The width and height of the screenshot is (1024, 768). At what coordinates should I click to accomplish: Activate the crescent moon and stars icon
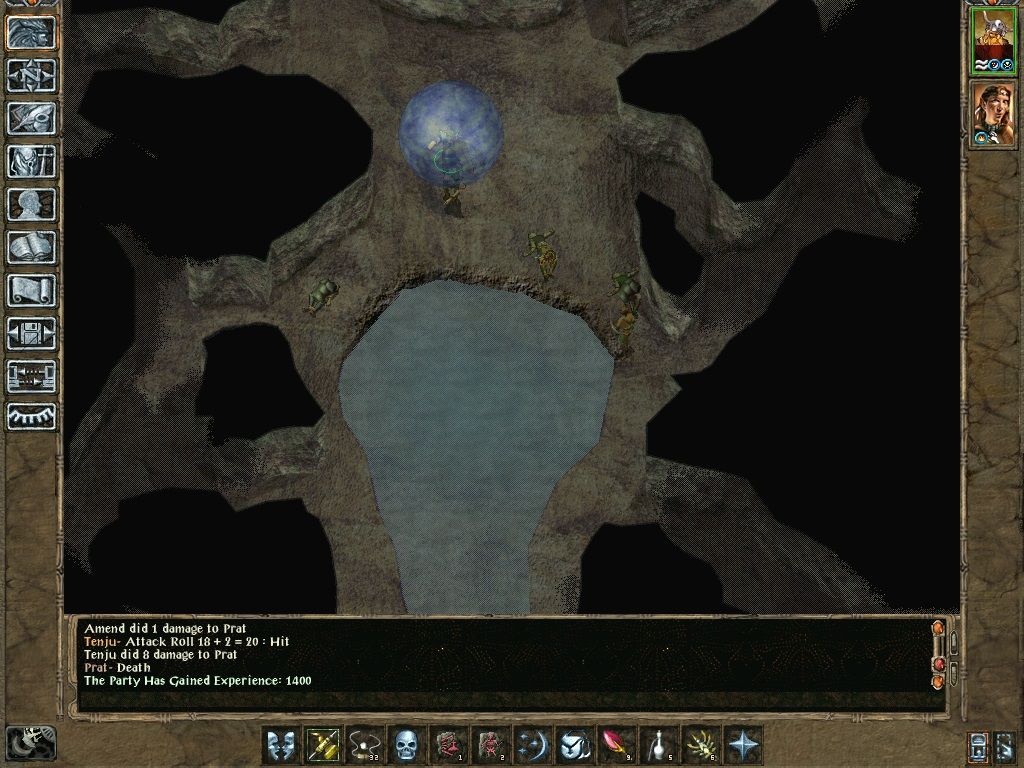532,745
